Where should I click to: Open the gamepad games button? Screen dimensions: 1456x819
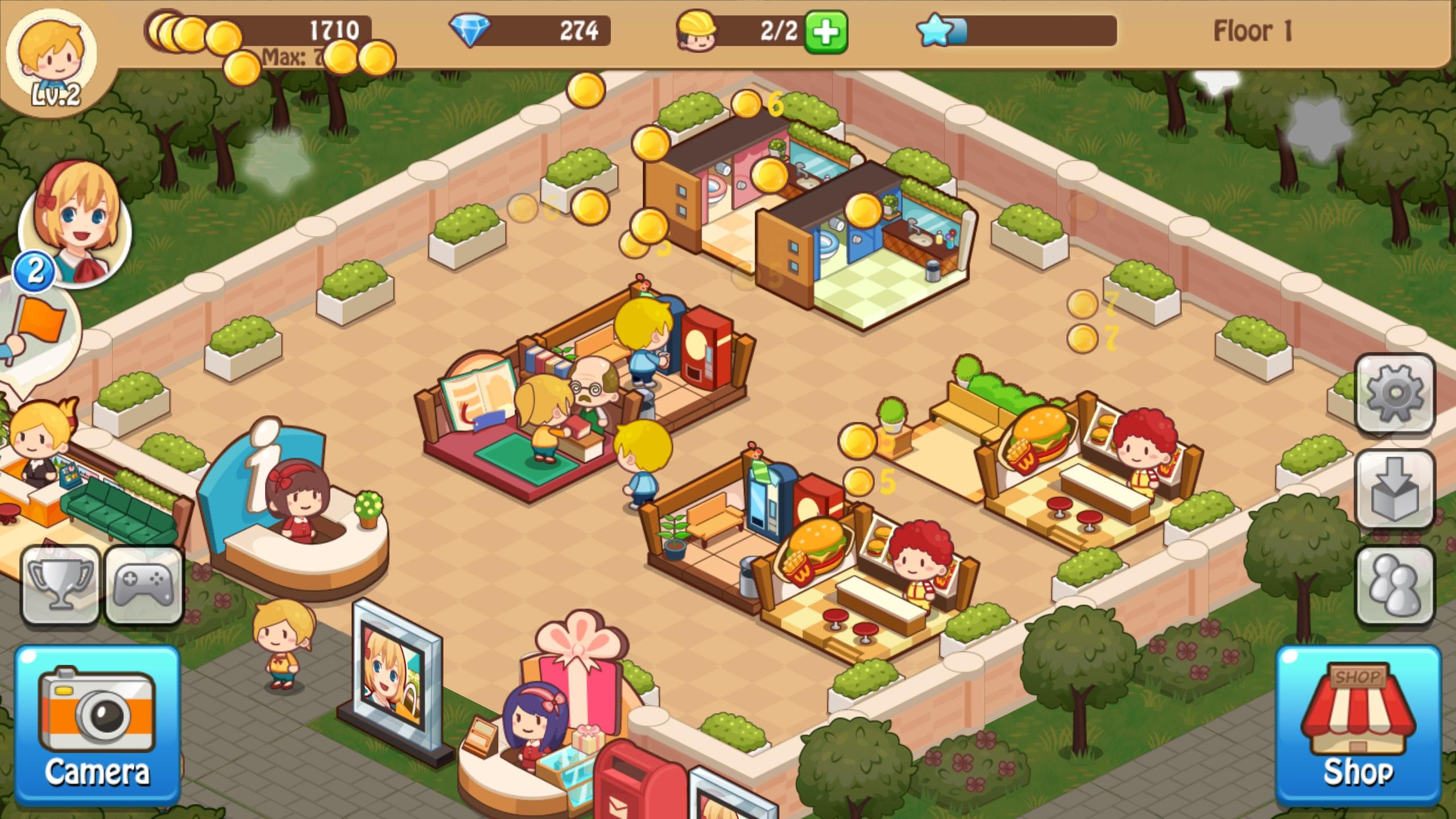click(x=144, y=585)
